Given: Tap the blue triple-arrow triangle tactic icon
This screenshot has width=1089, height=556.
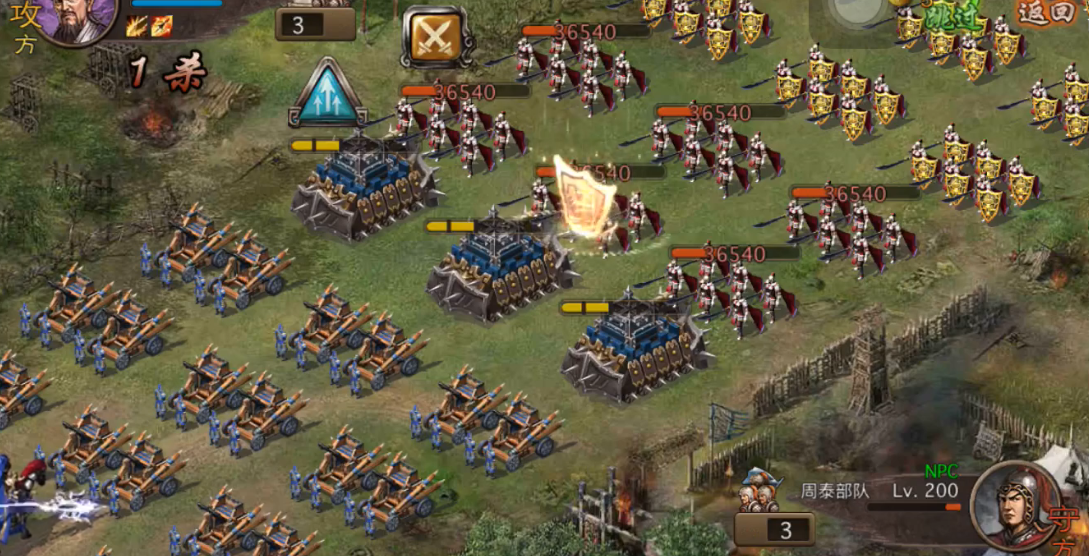Looking at the screenshot, I should [x=326, y=95].
